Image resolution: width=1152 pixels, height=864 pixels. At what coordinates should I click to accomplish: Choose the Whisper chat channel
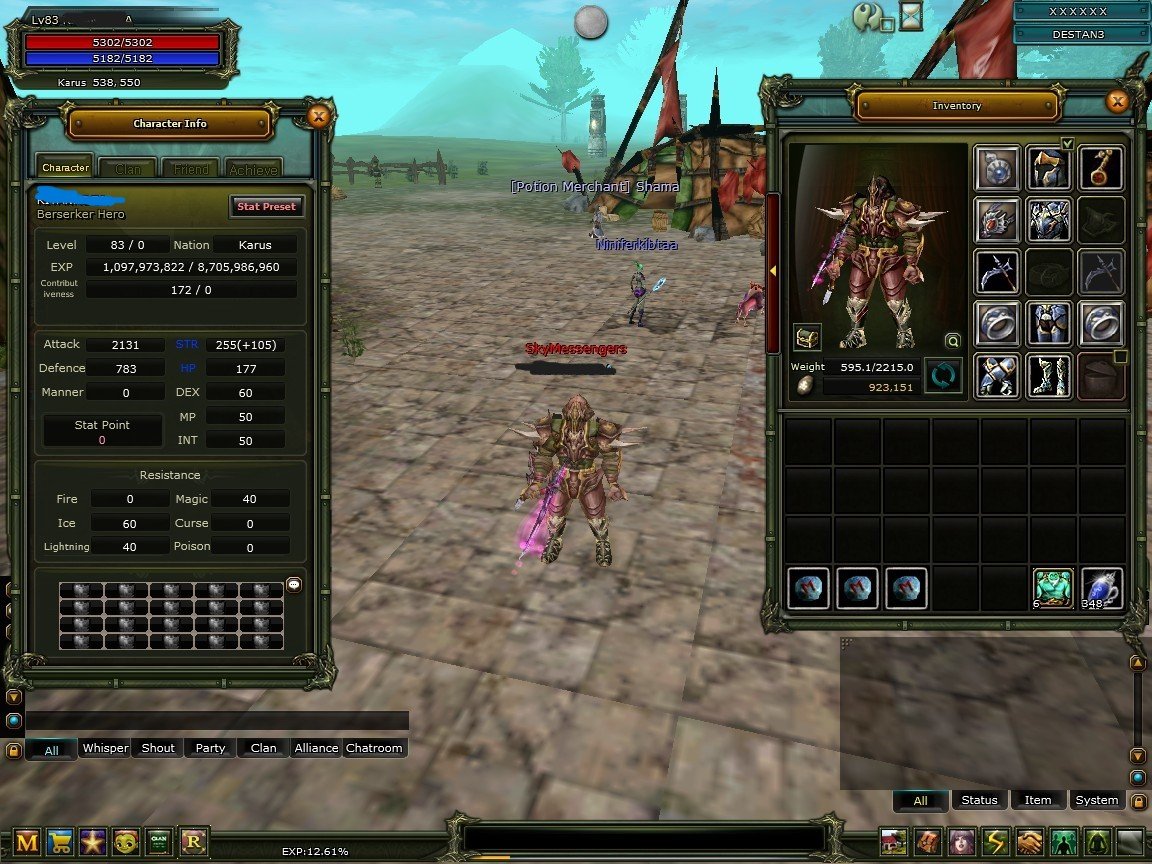tap(105, 748)
